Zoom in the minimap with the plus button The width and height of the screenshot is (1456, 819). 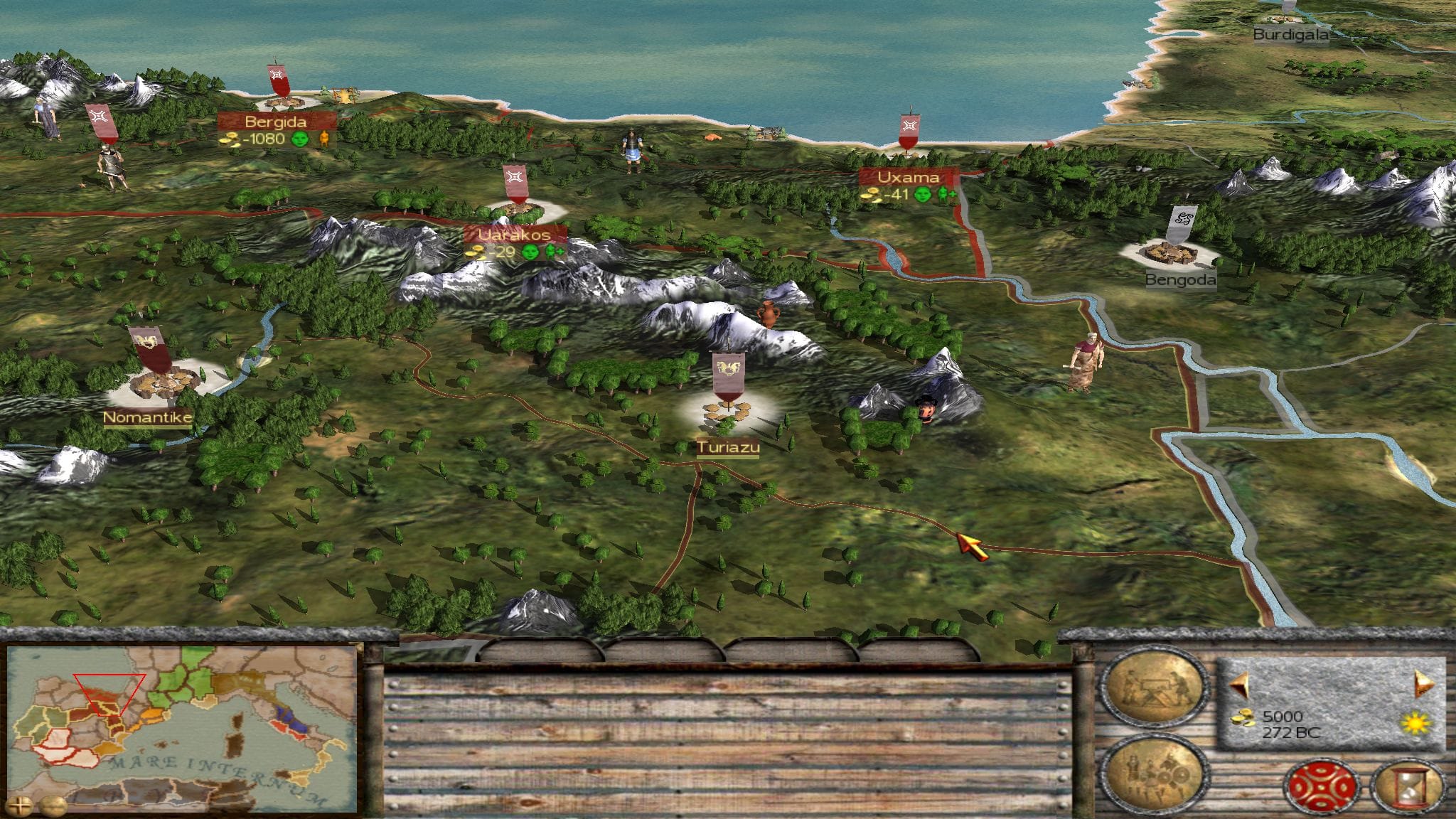(21, 805)
